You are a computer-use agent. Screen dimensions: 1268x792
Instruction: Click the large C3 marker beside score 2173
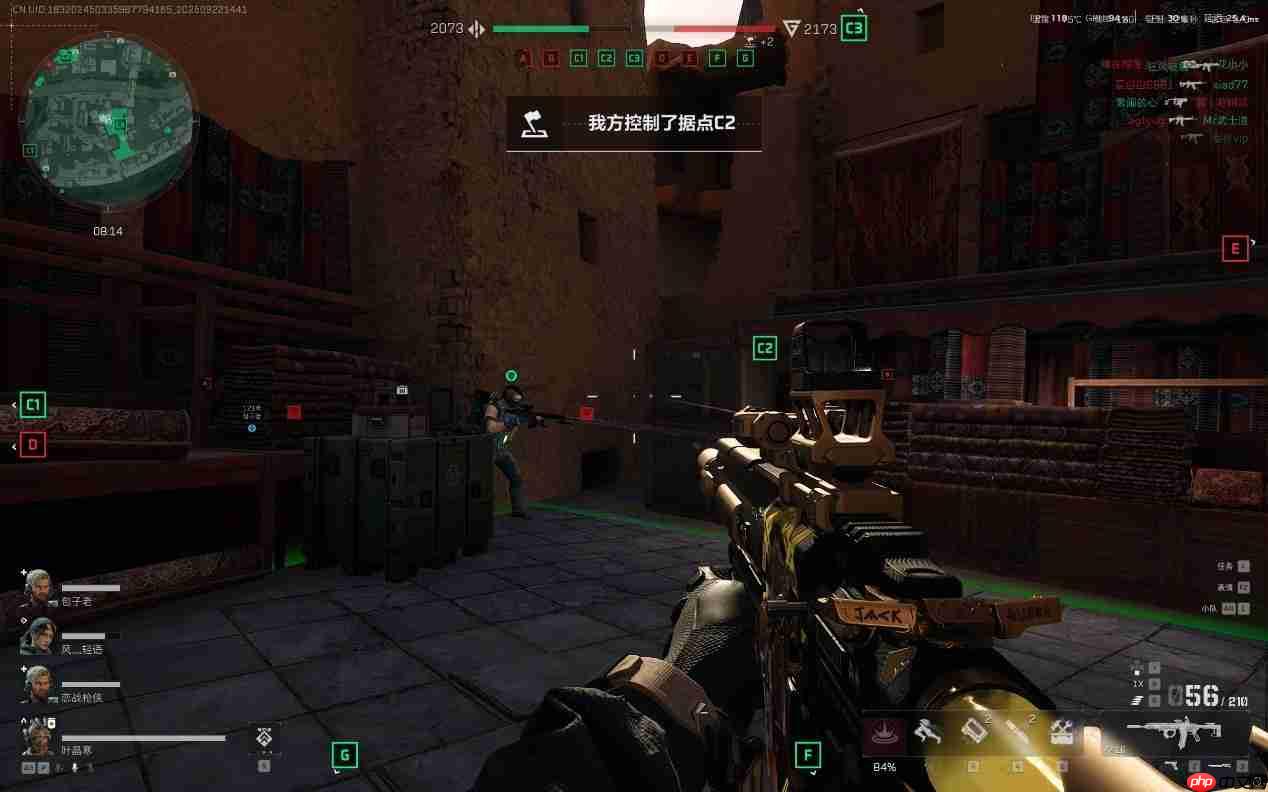click(853, 28)
